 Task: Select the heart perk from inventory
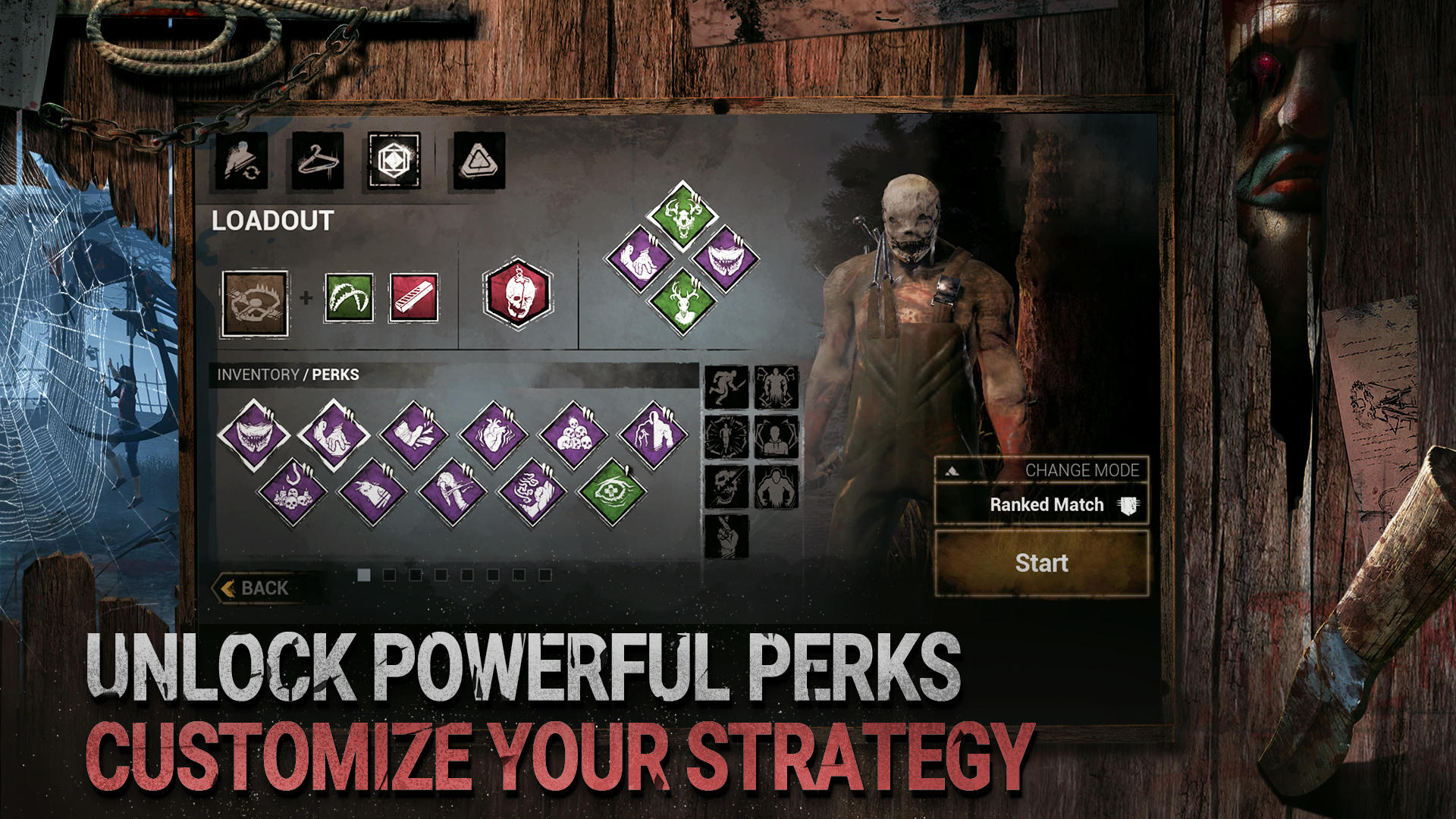click(x=497, y=435)
